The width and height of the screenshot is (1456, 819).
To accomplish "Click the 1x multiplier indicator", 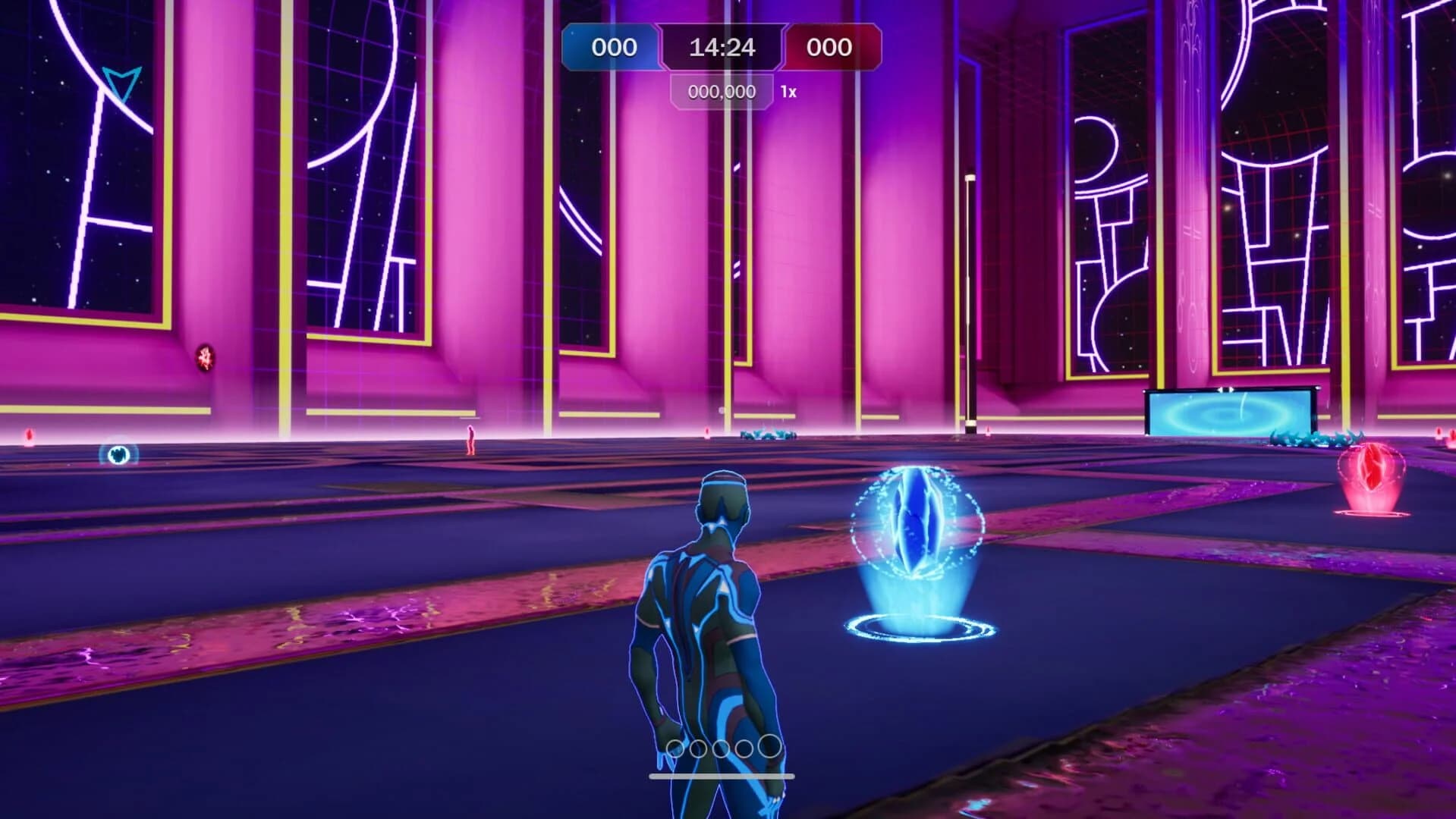I will click(x=789, y=92).
